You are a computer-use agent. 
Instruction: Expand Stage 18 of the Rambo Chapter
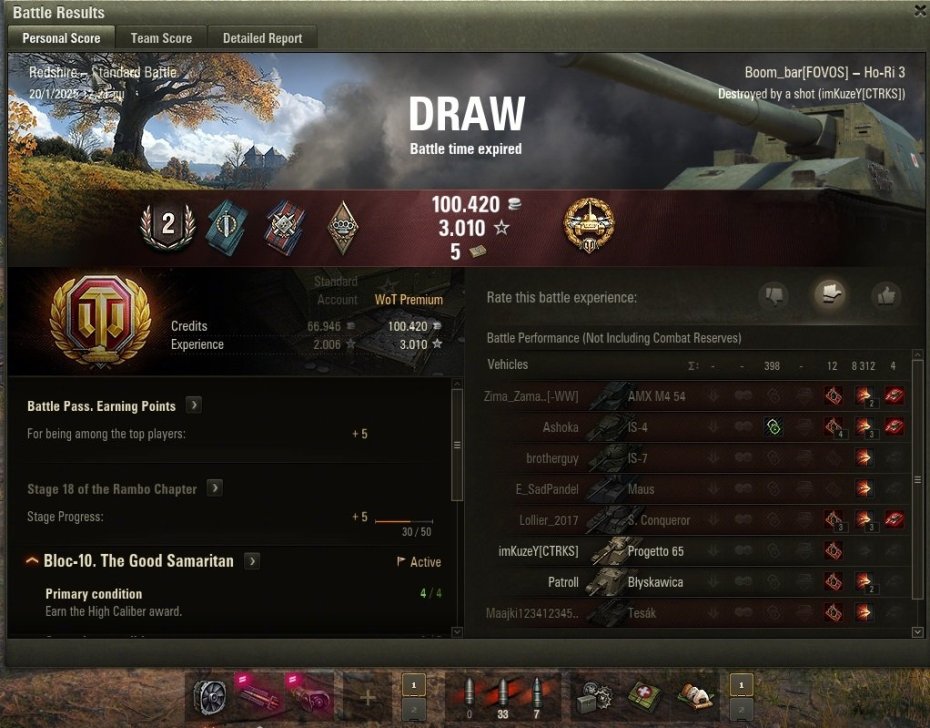coord(215,489)
